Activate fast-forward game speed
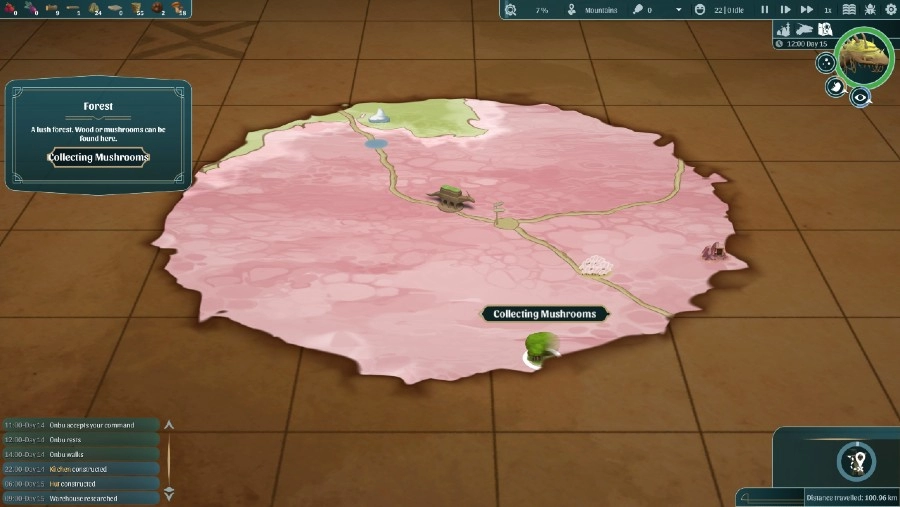 click(807, 9)
